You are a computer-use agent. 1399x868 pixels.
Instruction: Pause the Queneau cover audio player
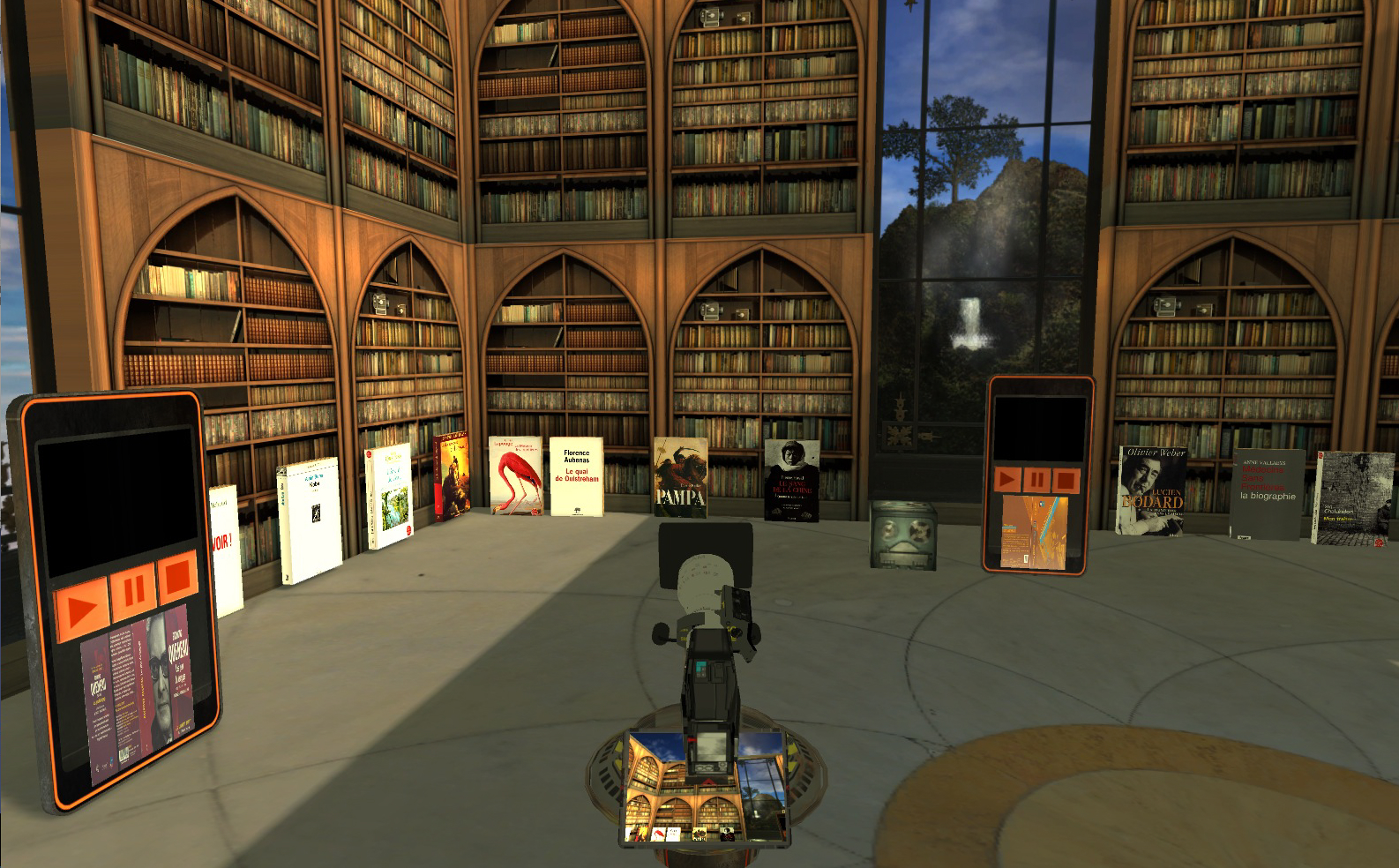pyautogui.click(x=133, y=591)
